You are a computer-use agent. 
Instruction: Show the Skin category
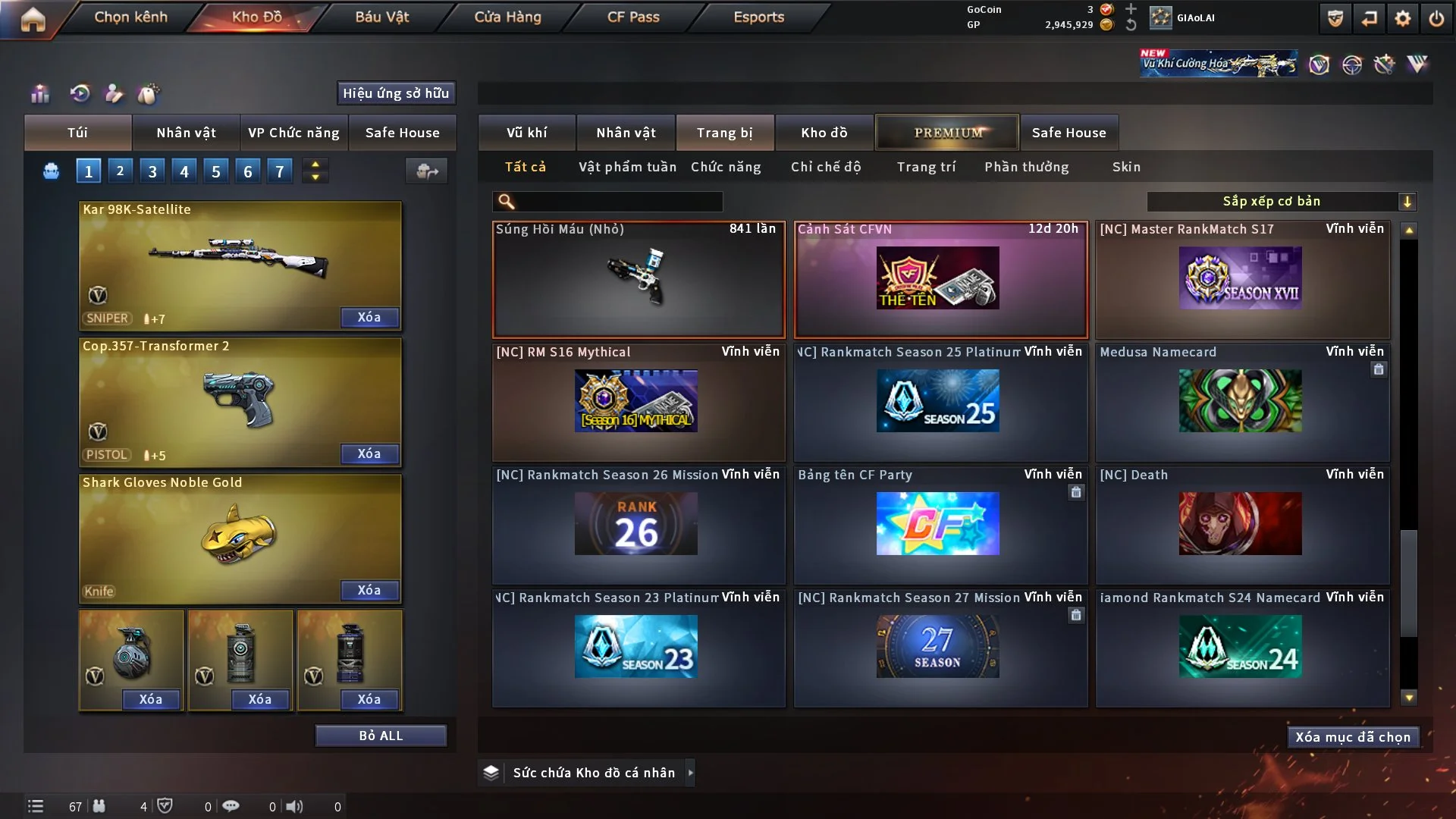1126,167
